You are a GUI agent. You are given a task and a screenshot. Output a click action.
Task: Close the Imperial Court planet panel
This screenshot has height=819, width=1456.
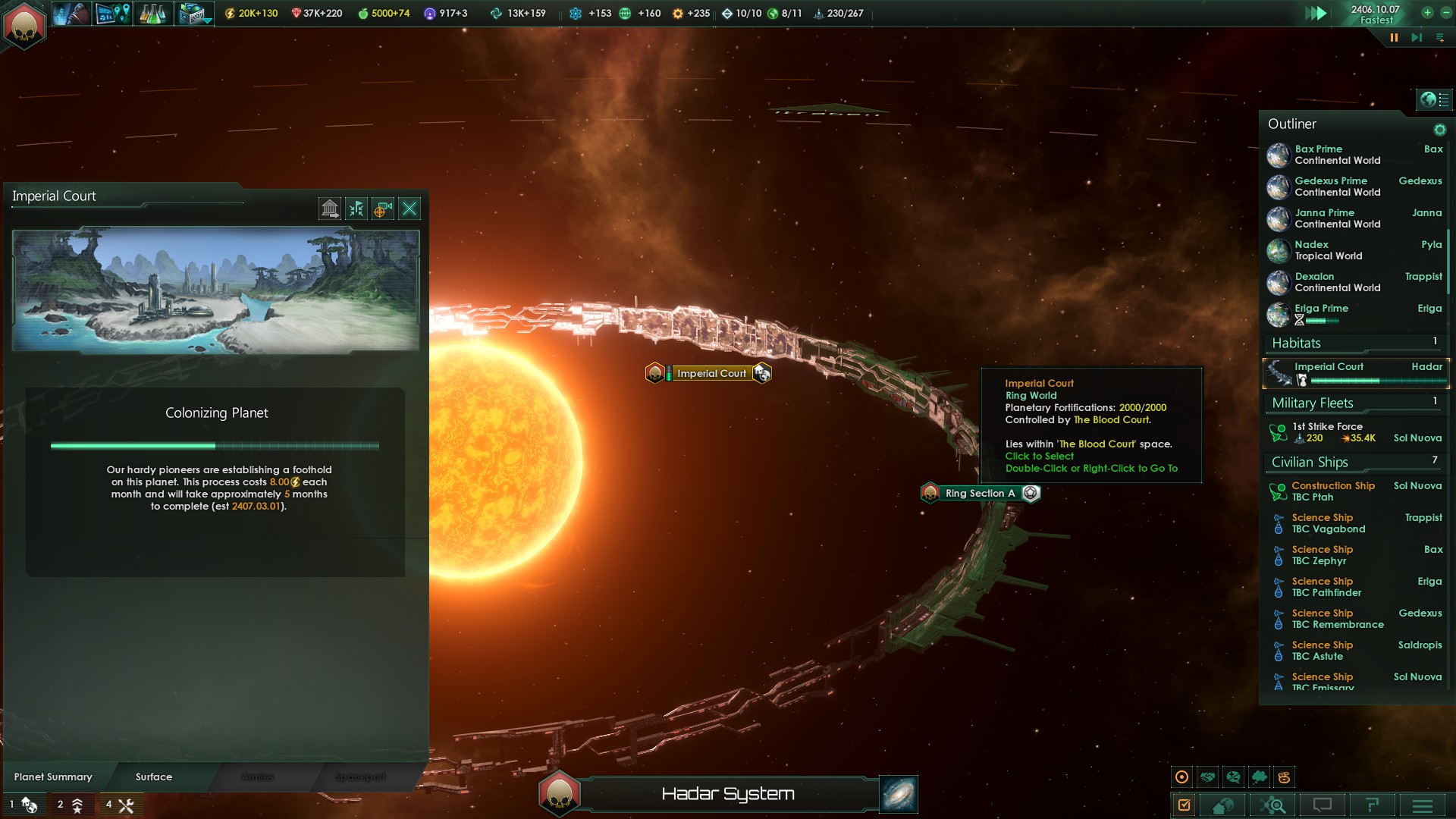(x=409, y=209)
